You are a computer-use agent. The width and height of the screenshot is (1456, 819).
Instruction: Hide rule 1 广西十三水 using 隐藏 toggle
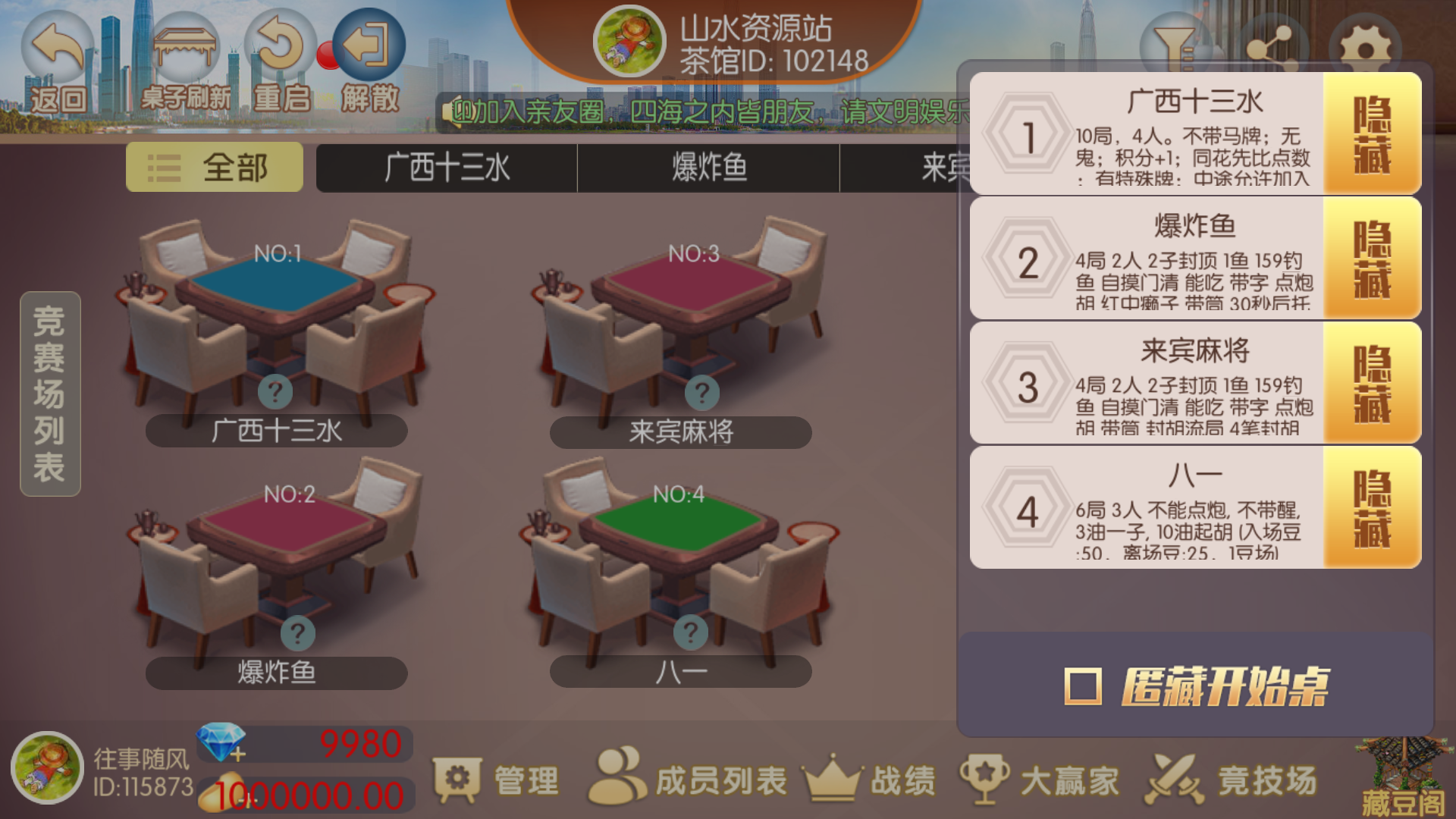coord(1371,134)
